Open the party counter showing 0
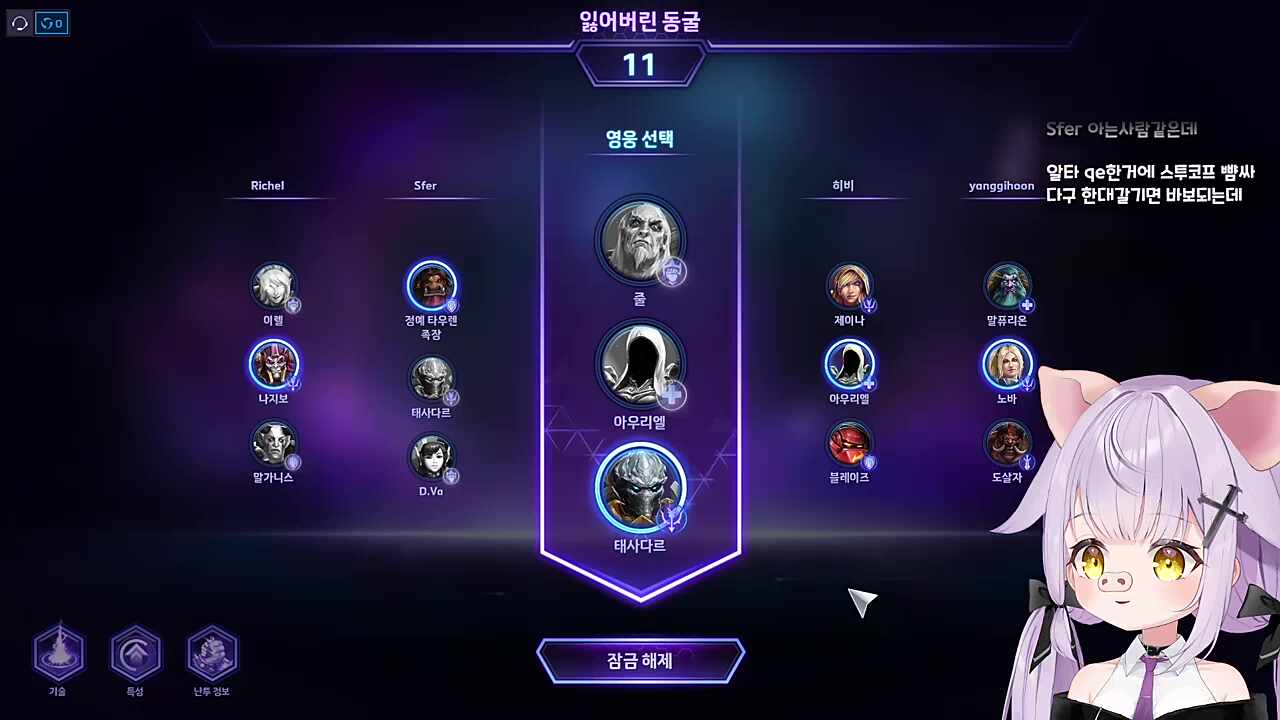The image size is (1280, 720). point(51,23)
